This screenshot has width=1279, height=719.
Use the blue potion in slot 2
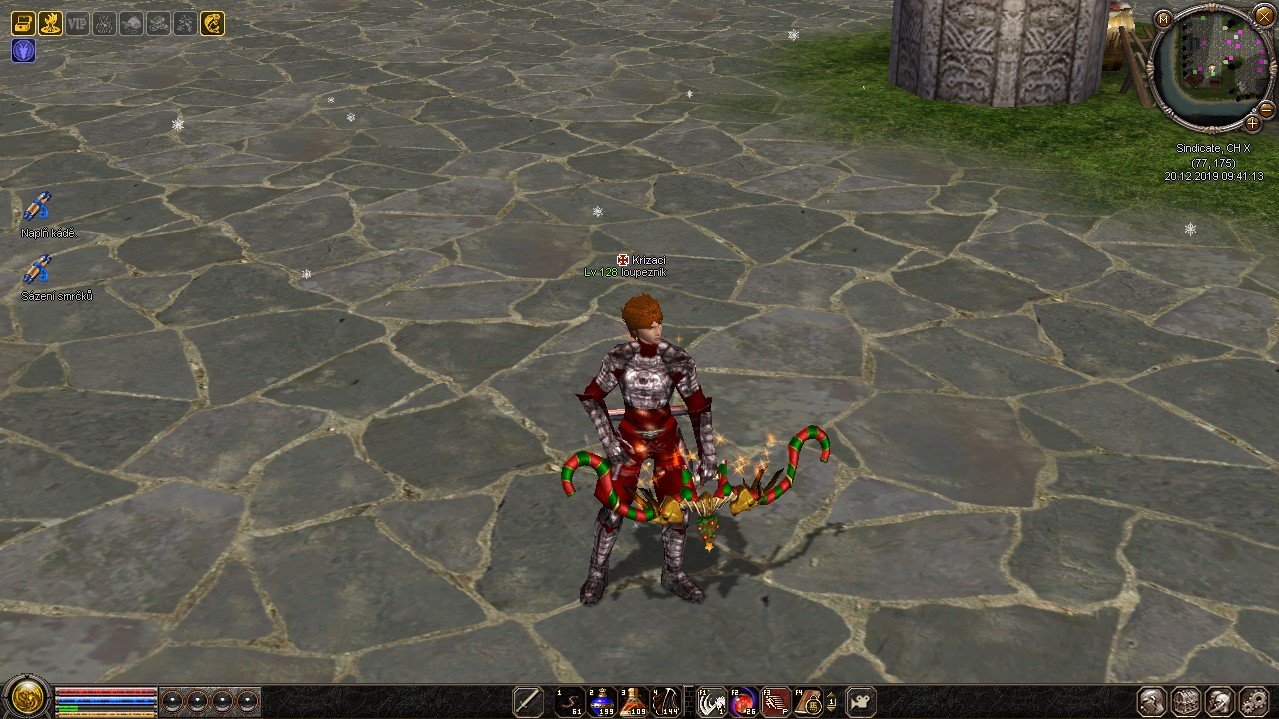tap(601, 702)
